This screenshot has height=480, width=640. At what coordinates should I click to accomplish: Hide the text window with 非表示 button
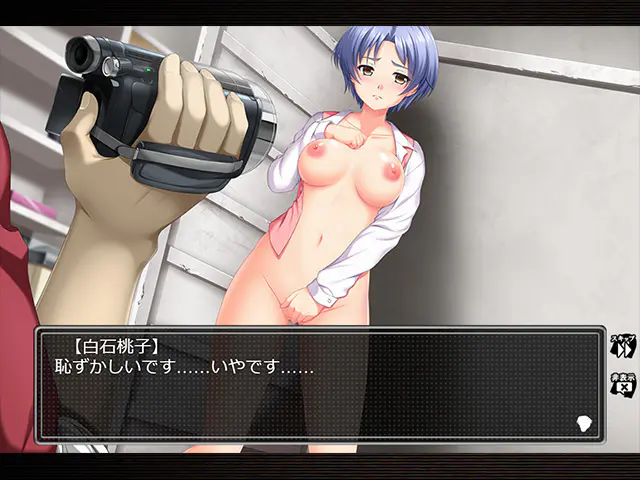(x=622, y=384)
